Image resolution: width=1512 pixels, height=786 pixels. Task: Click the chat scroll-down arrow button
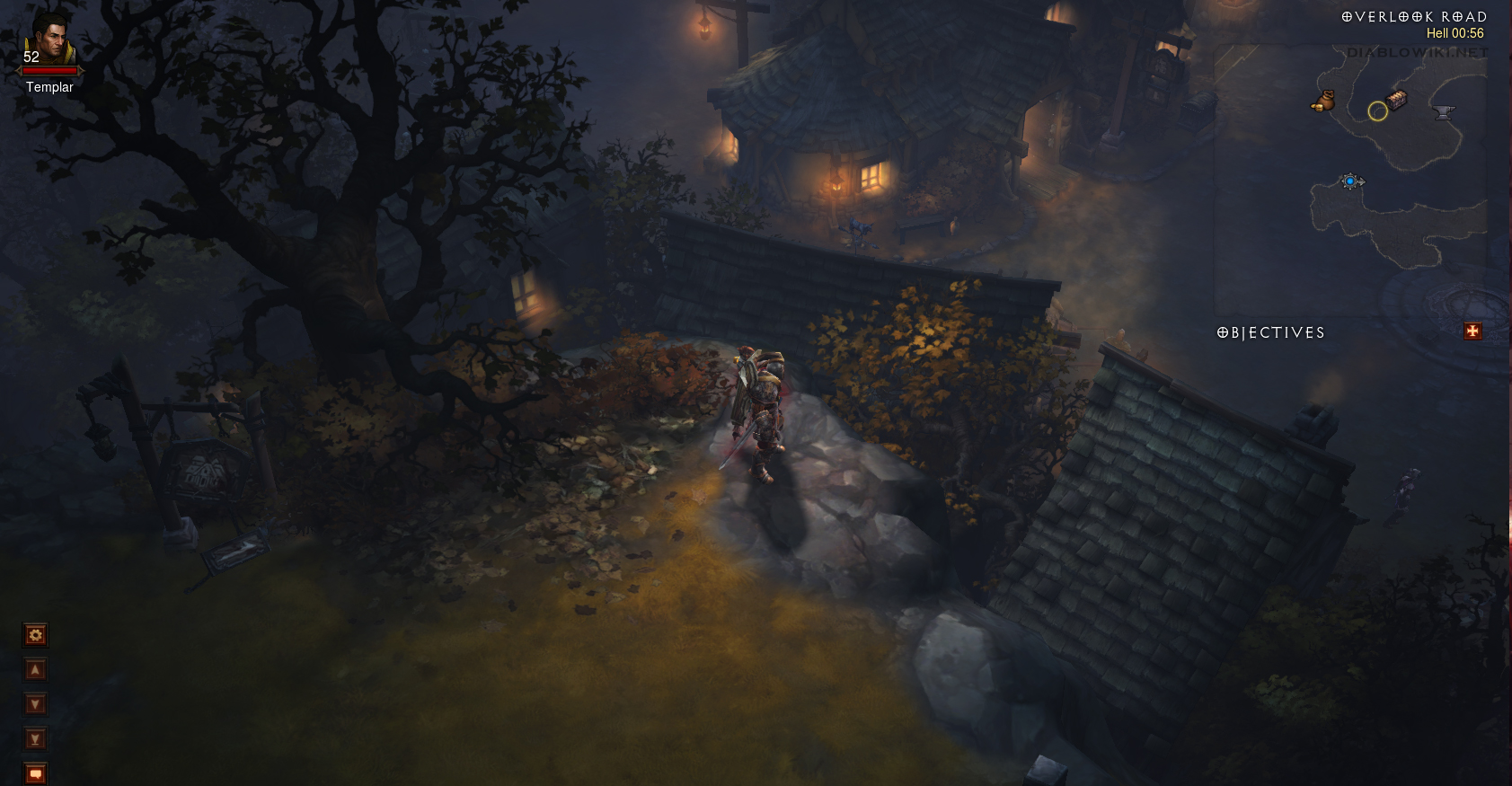click(x=35, y=704)
